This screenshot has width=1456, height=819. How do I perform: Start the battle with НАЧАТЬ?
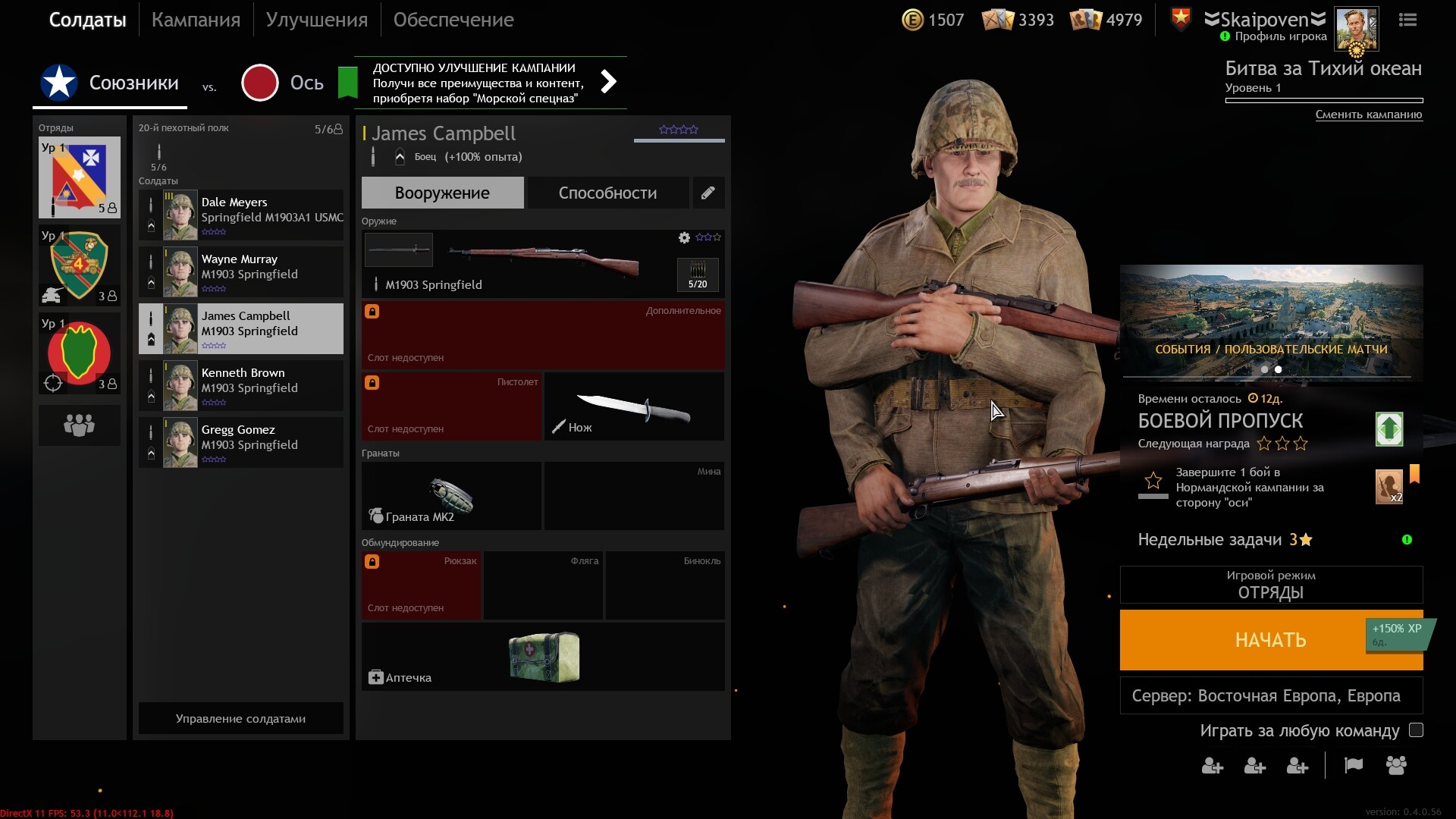(x=1270, y=640)
